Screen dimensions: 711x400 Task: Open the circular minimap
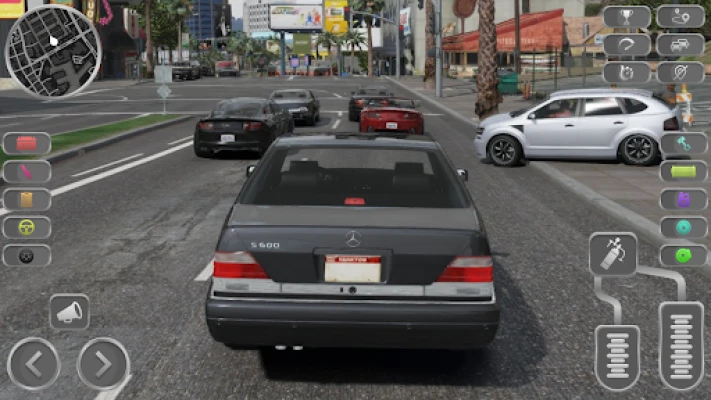pyautogui.click(x=53, y=51)
